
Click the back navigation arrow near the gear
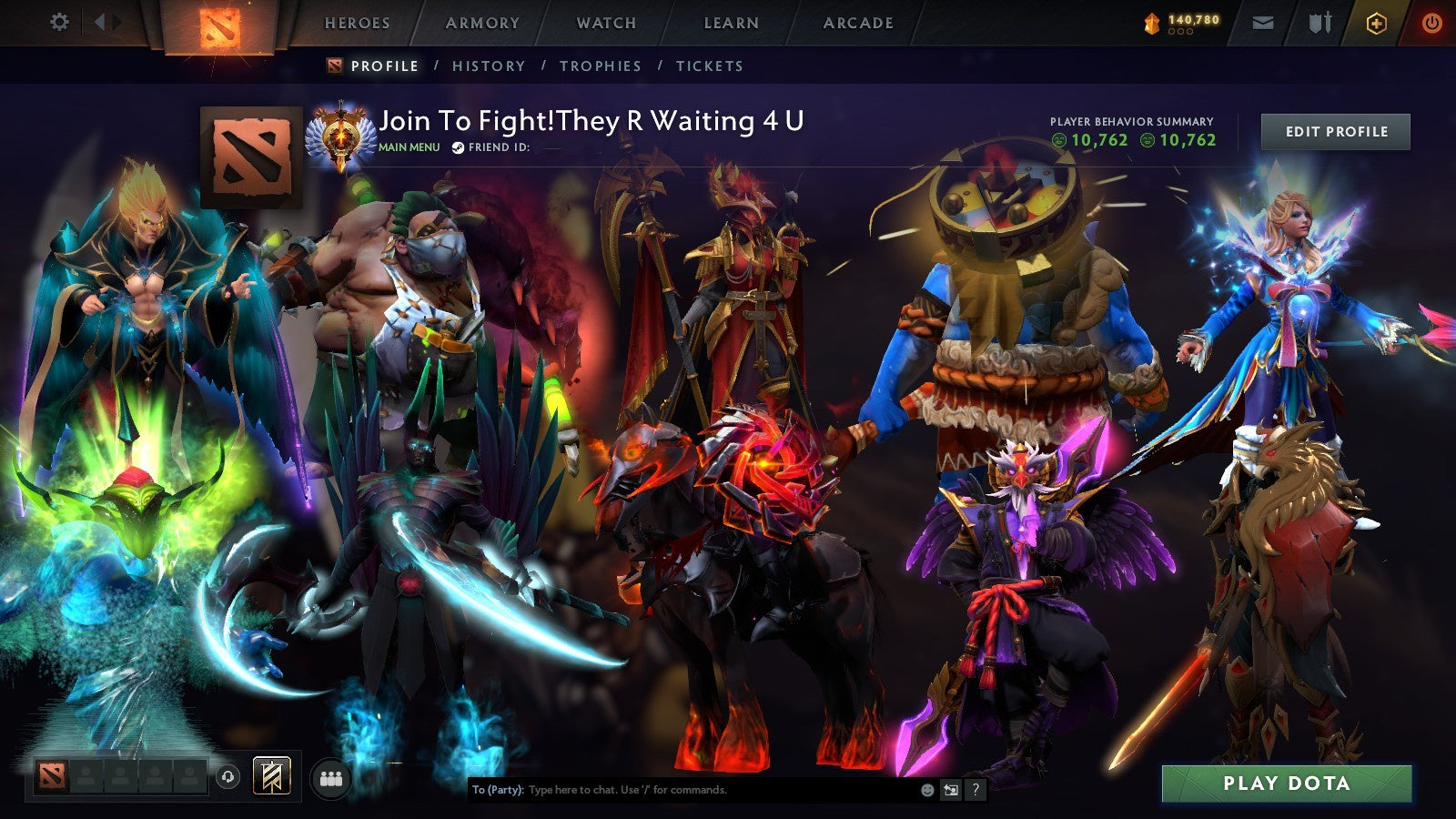point(98,22)
